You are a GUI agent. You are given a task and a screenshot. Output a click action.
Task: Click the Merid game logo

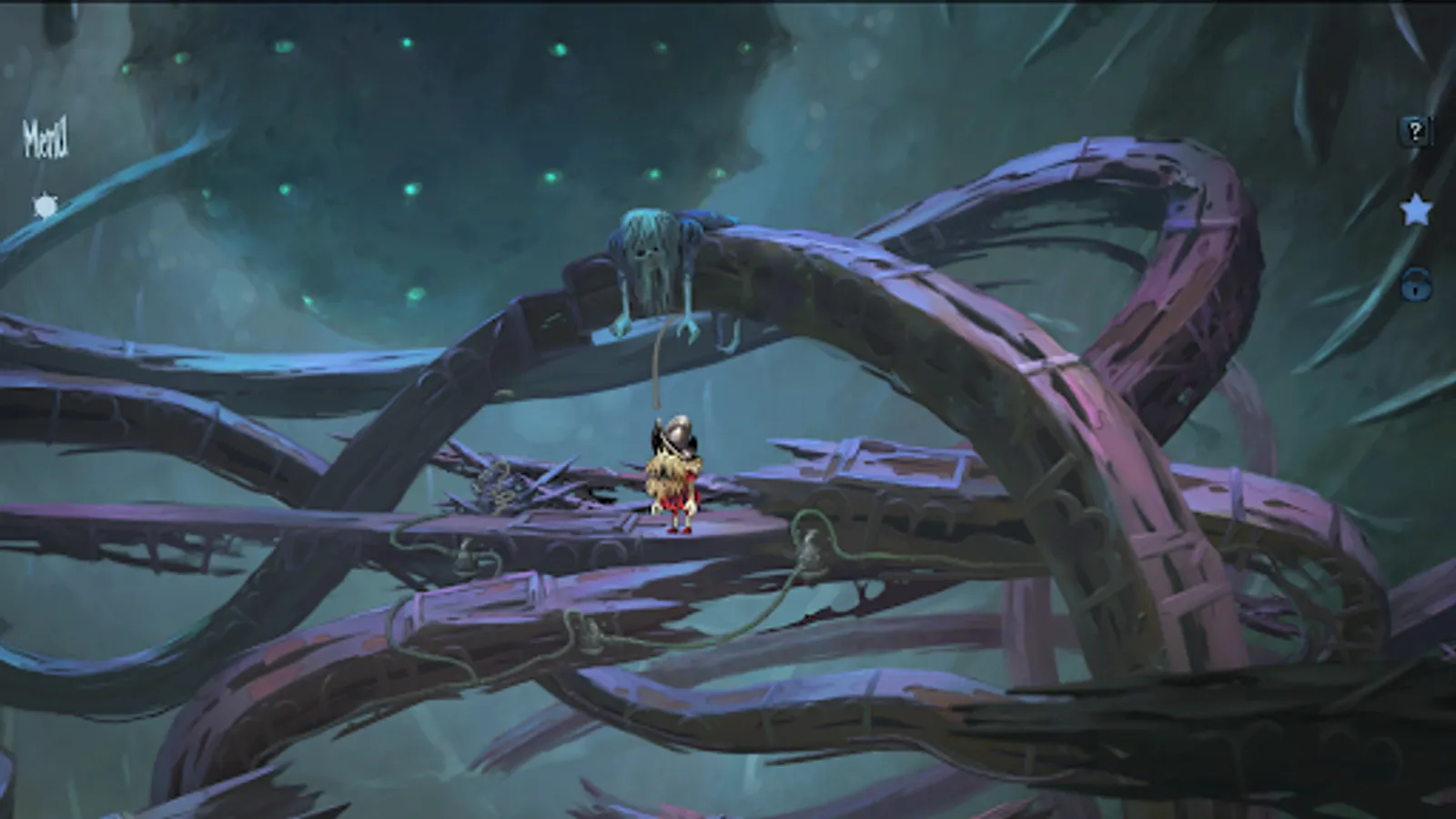pyautogui.click(x=45, y=138)
